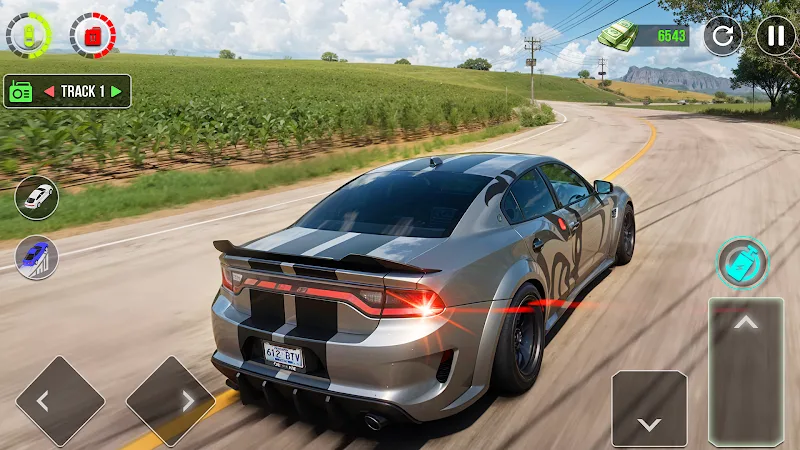
Task: Hit the up-arrow accelerator pedal
Action: click(x=746, y=370)
